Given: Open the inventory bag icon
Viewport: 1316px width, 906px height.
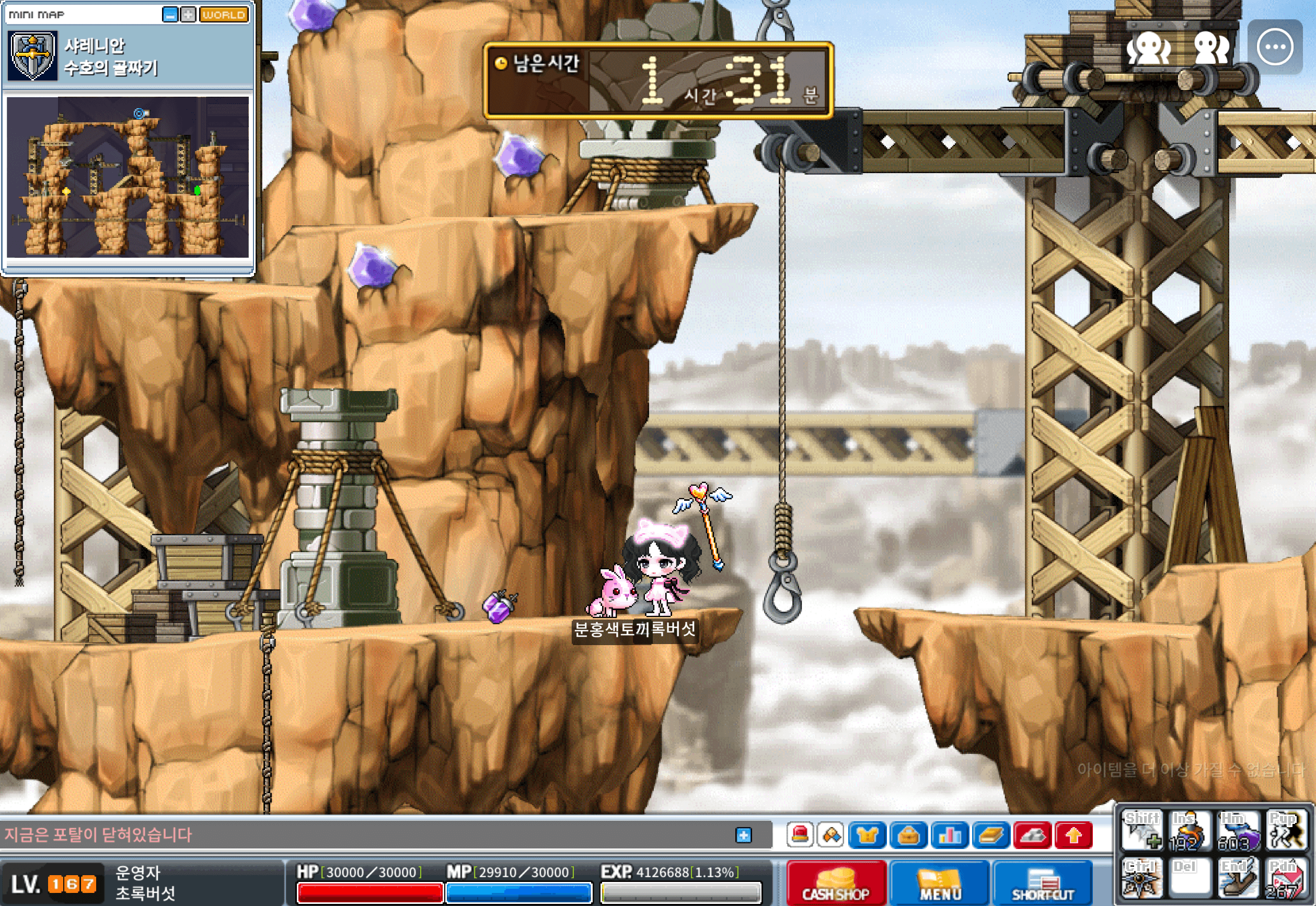Looking at the screenshot, I should pos(908,835).
